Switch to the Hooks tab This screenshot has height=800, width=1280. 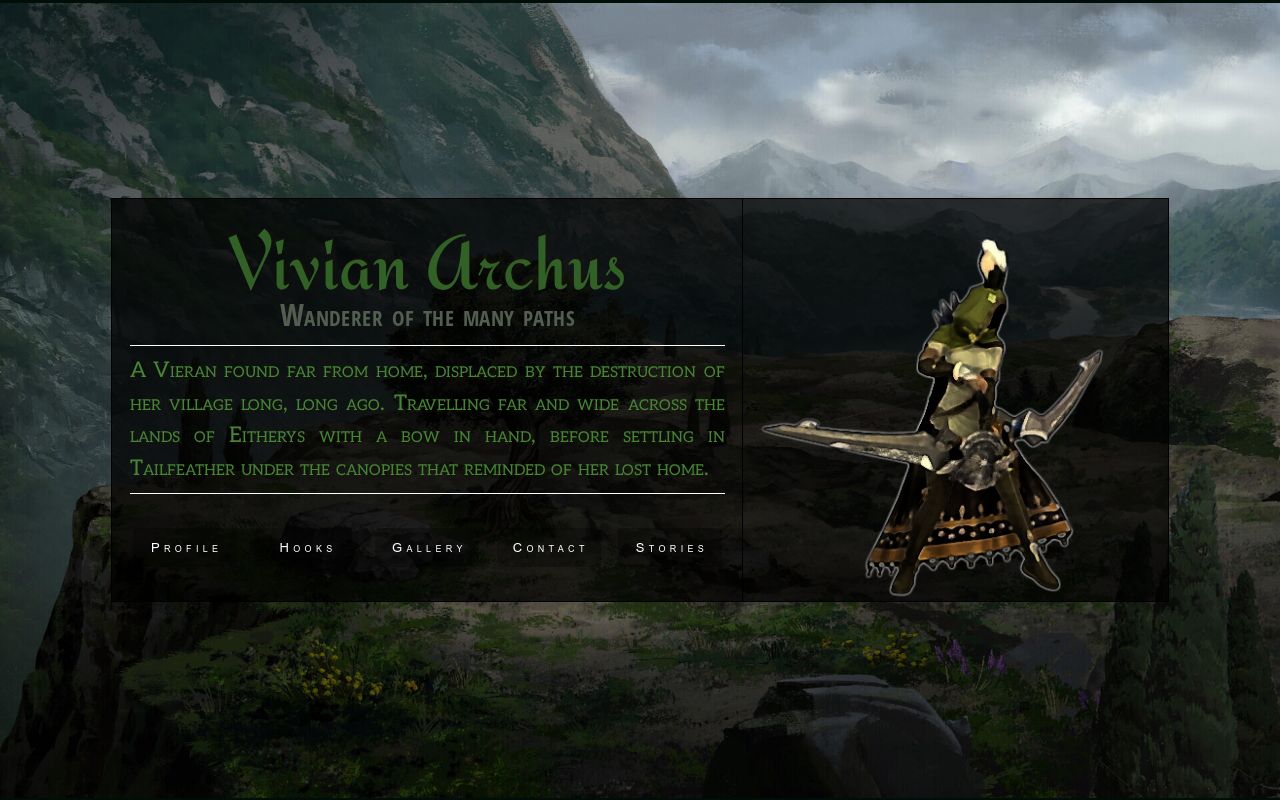307,548
